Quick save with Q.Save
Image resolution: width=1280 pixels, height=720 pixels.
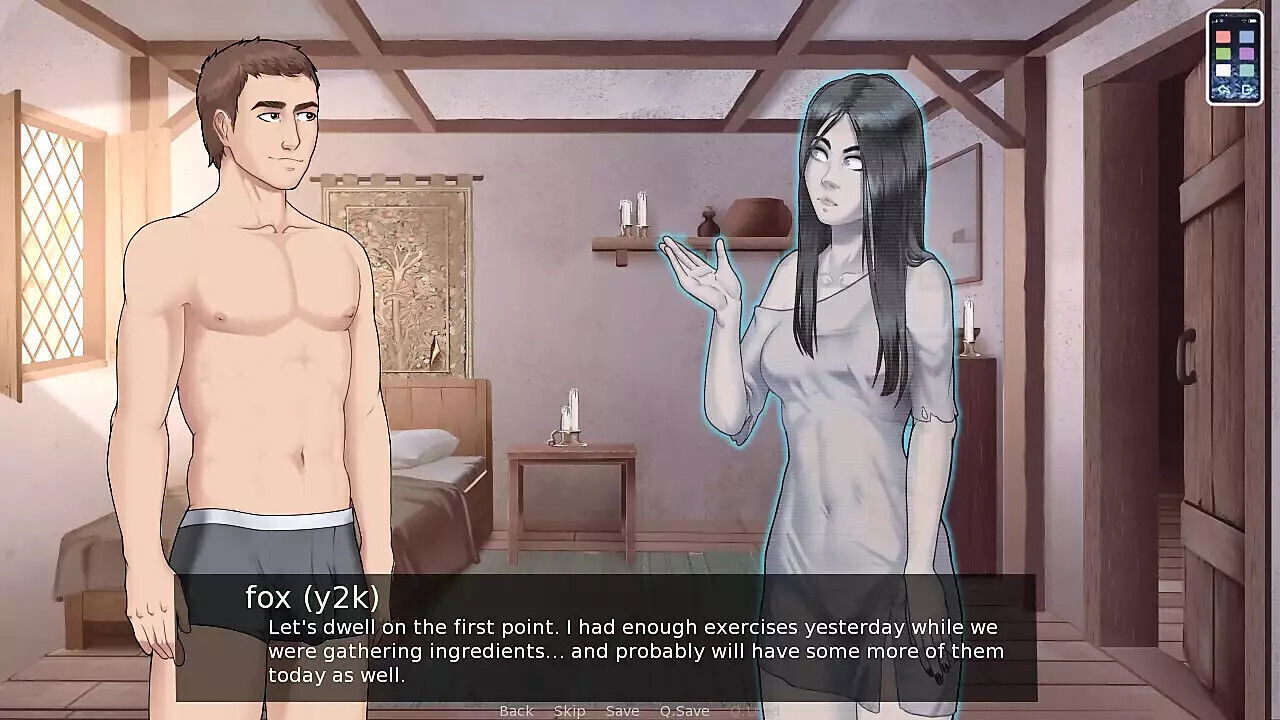click(x=684, y=711)
